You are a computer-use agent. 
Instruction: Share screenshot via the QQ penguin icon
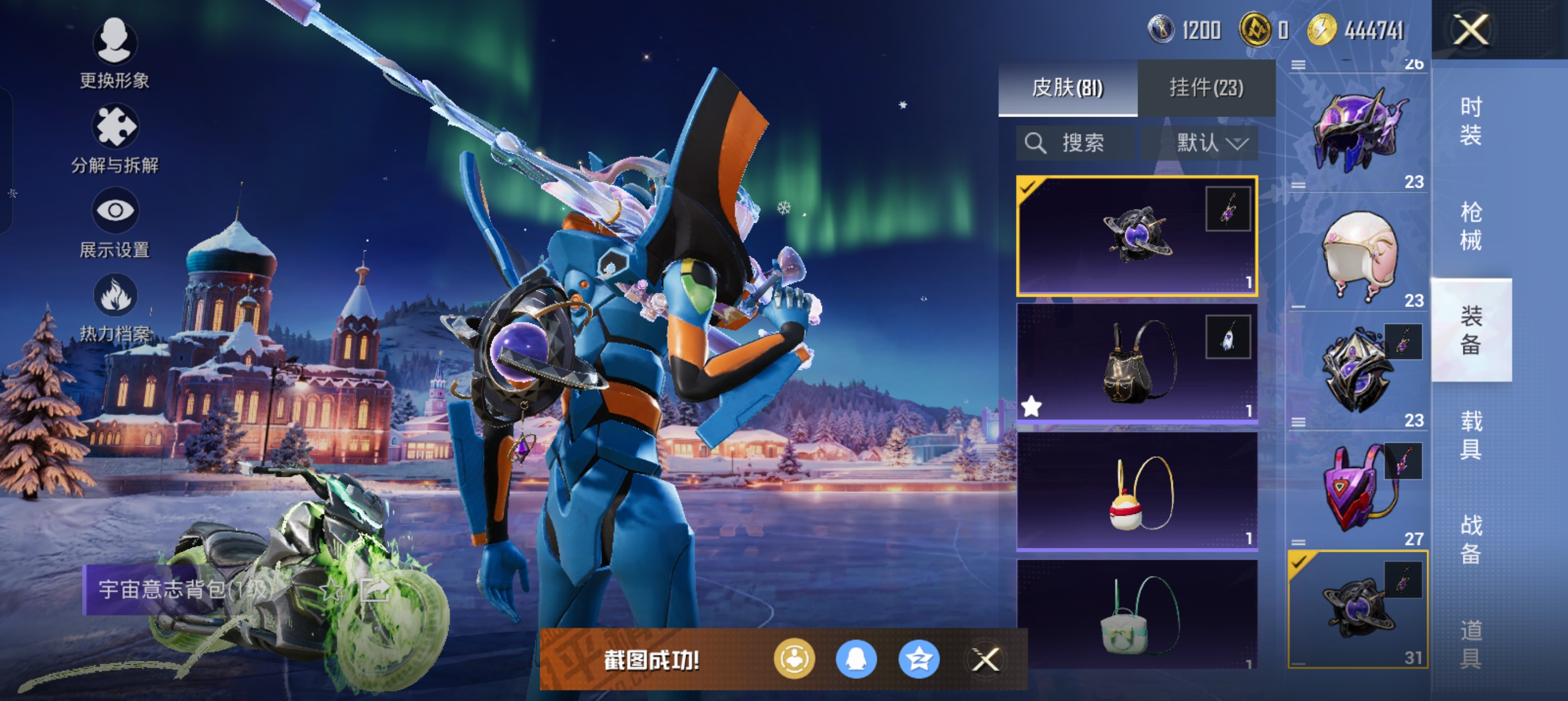(x=856, y=660)
